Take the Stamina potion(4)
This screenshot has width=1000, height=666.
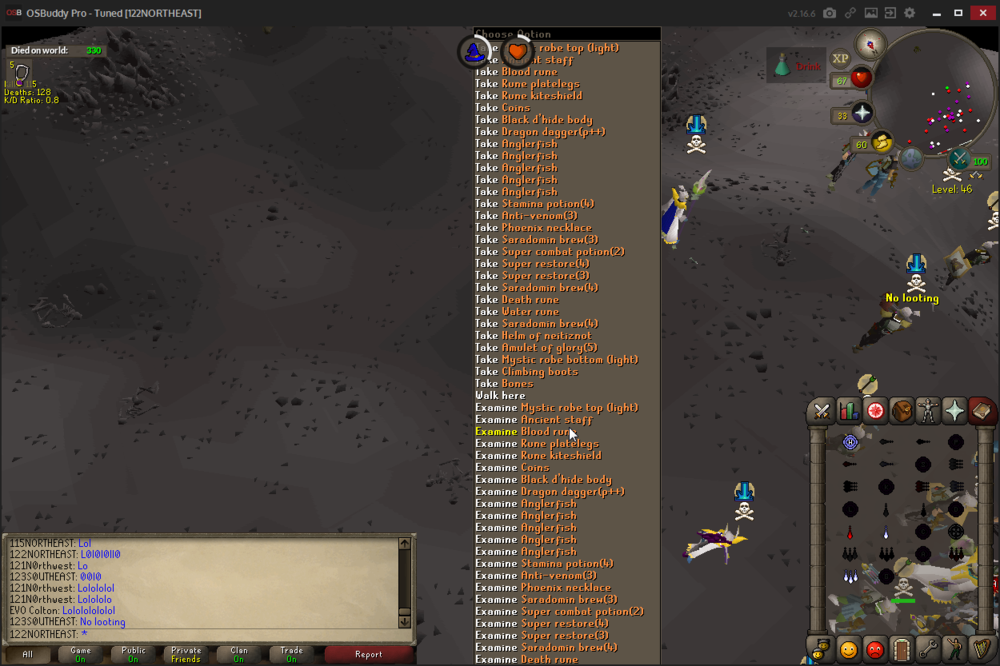point(547,204)
